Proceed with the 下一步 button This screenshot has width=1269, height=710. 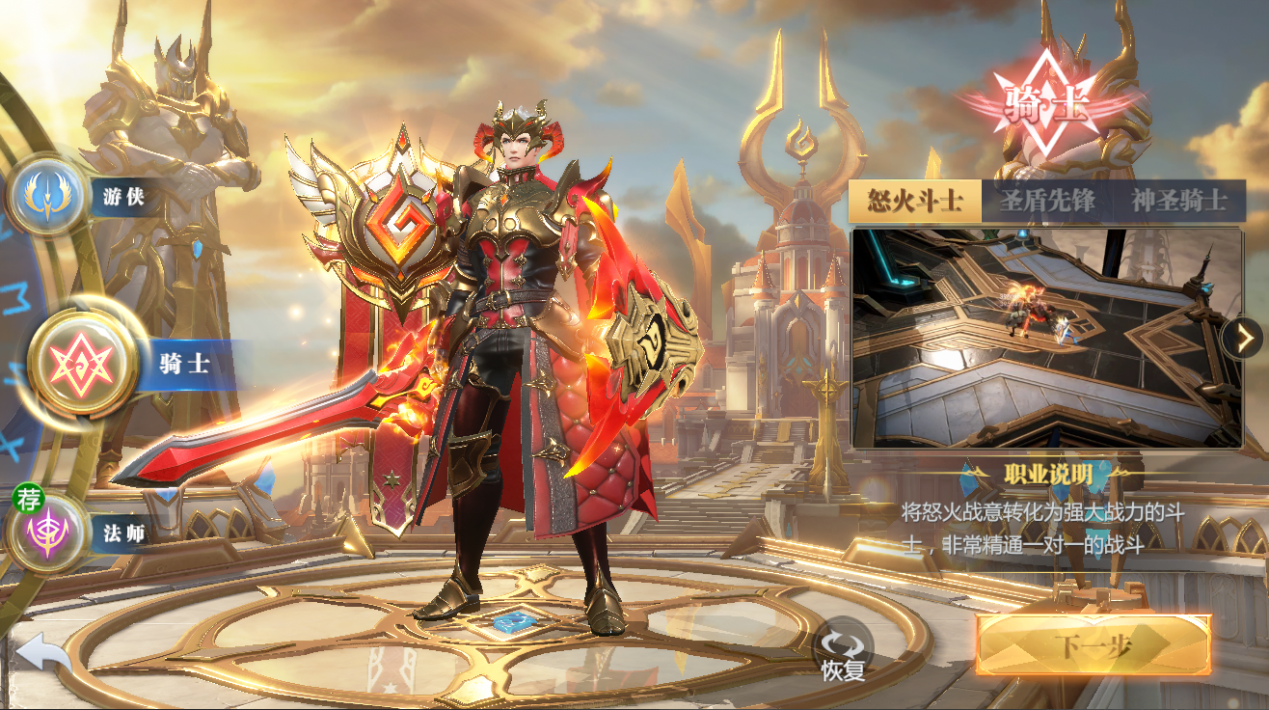pyautogui.click(x=1093, y=645)
